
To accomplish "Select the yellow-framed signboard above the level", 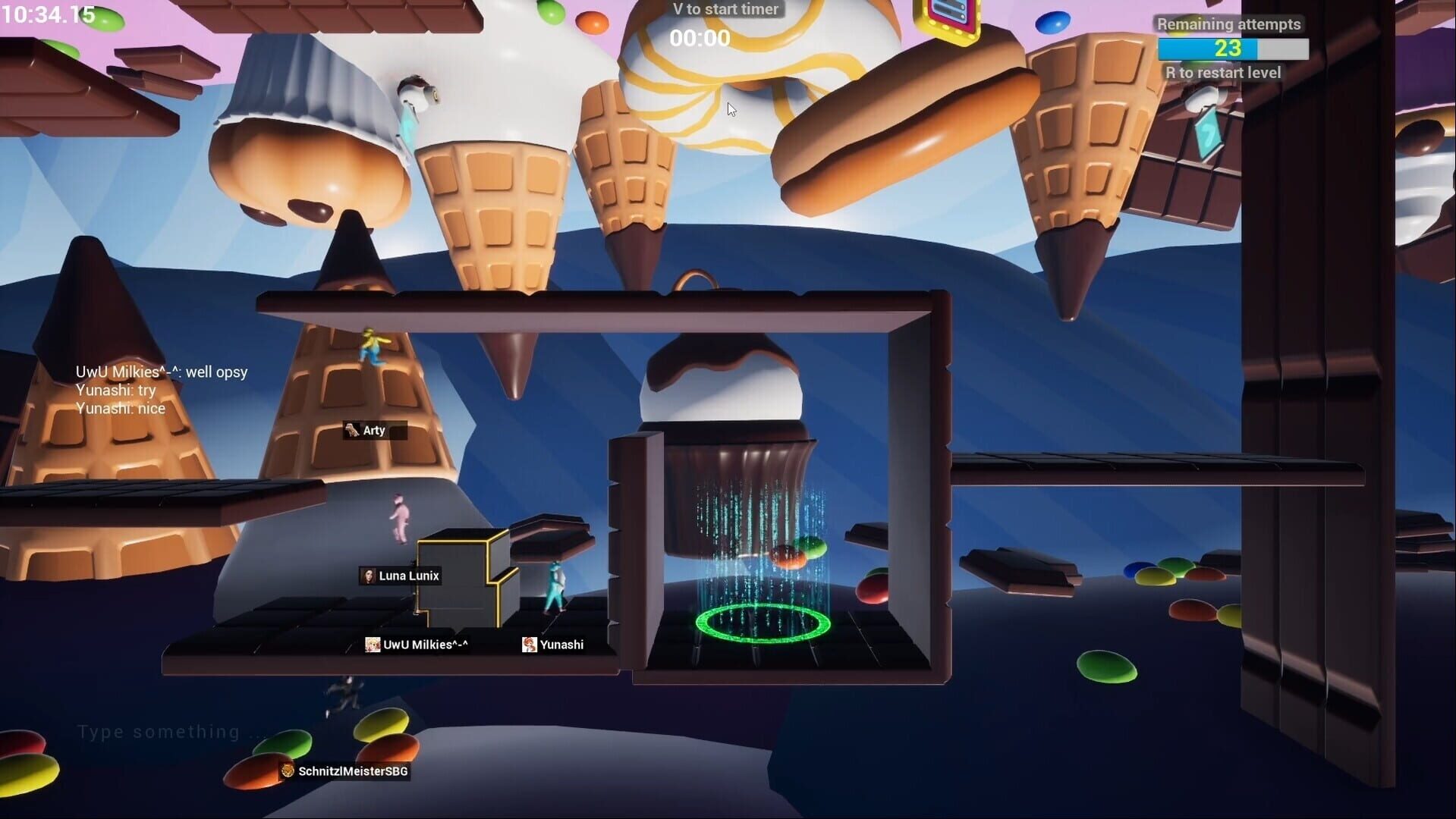I will (x=947, y=15).
